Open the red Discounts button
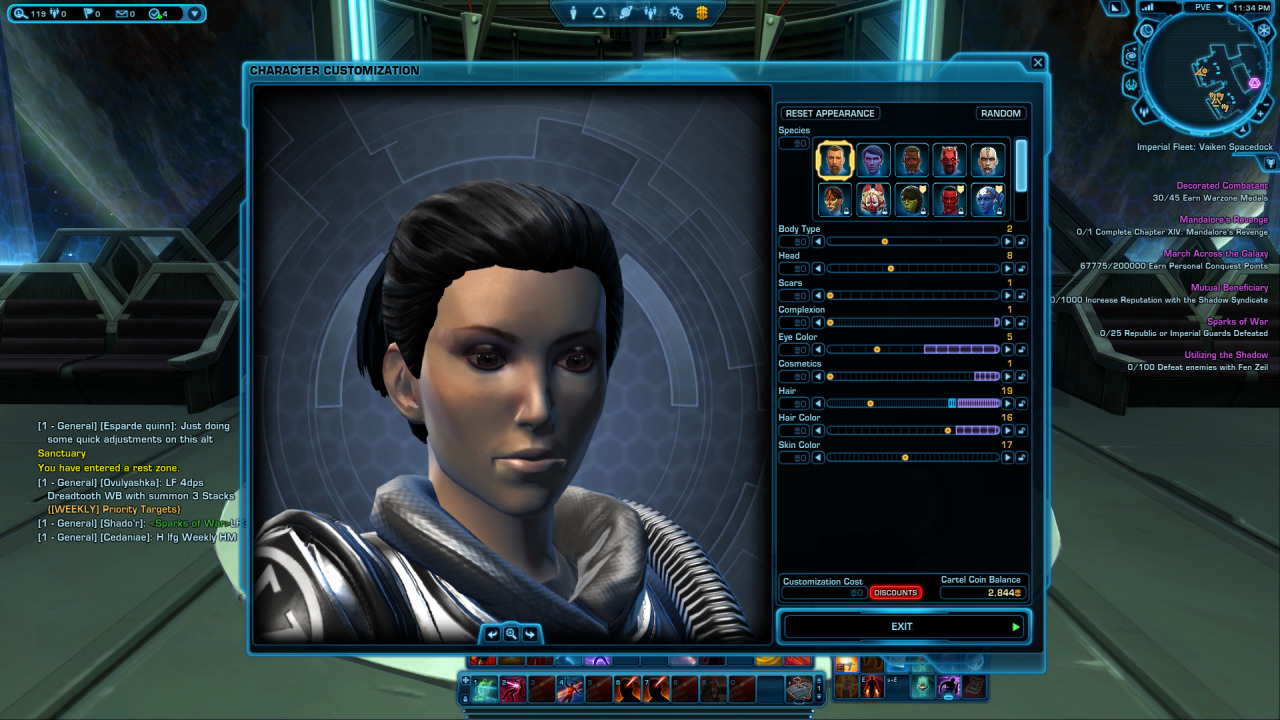The width and height of the screenshot is (1280, 720). tap(895, 593)
